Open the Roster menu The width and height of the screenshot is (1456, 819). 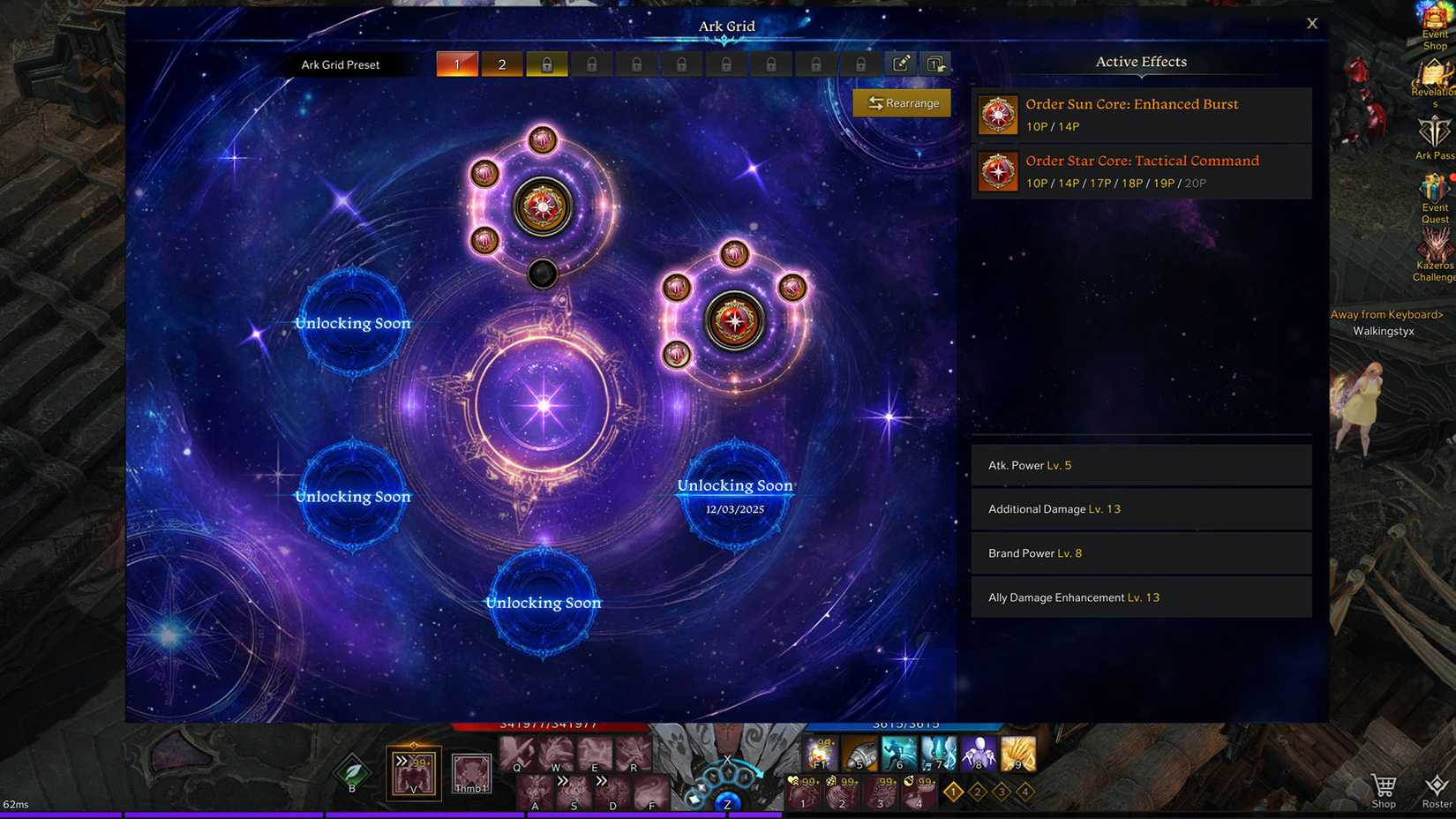pyautogui.click(x=1437, y=788)
